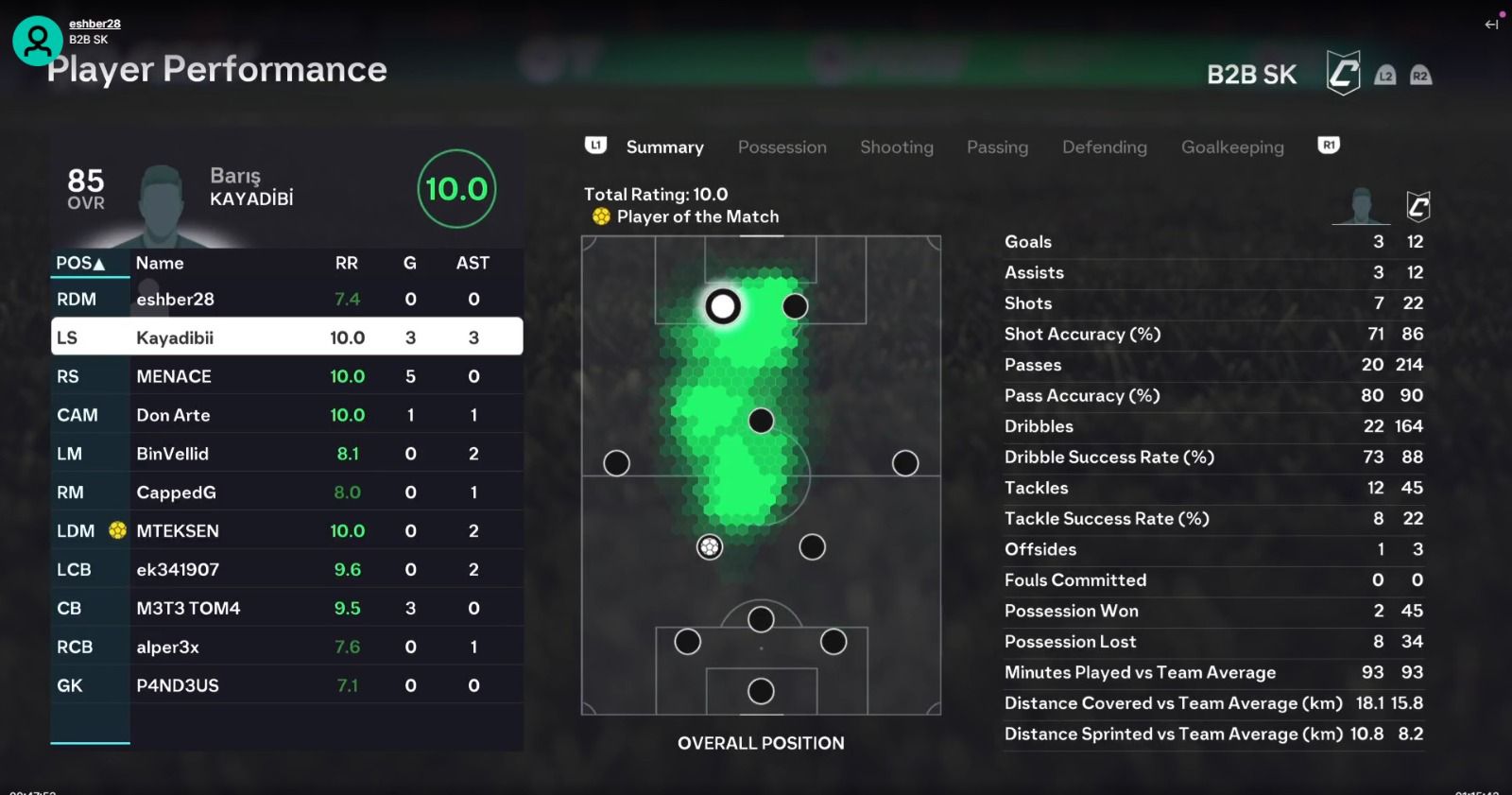Open the Shooting stats tab

(x=896, y=147)
